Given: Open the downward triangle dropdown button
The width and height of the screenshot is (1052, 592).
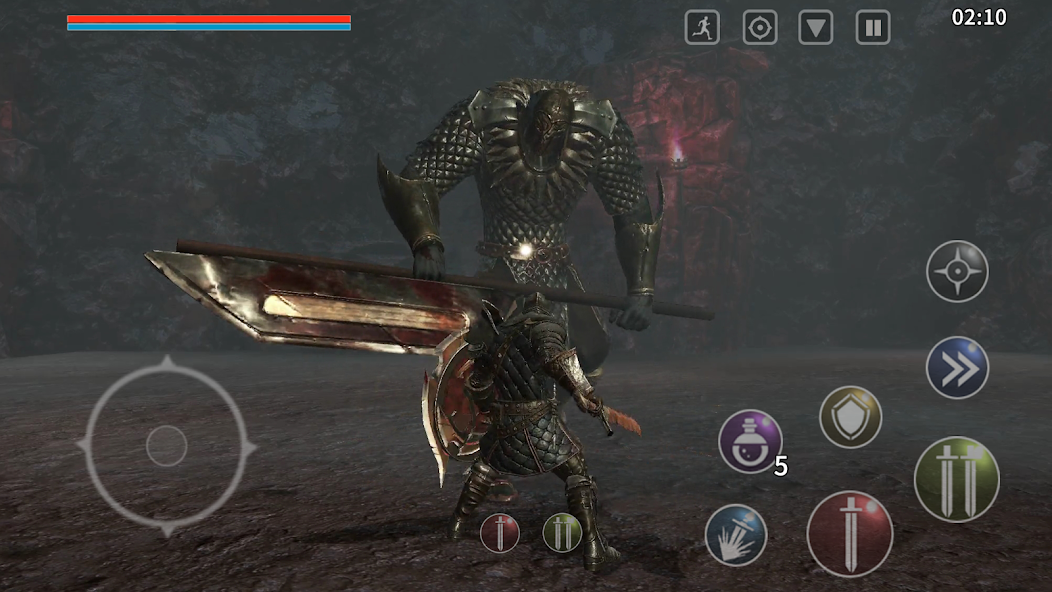Looking at the screenshot, I should [x=816, y=28].
